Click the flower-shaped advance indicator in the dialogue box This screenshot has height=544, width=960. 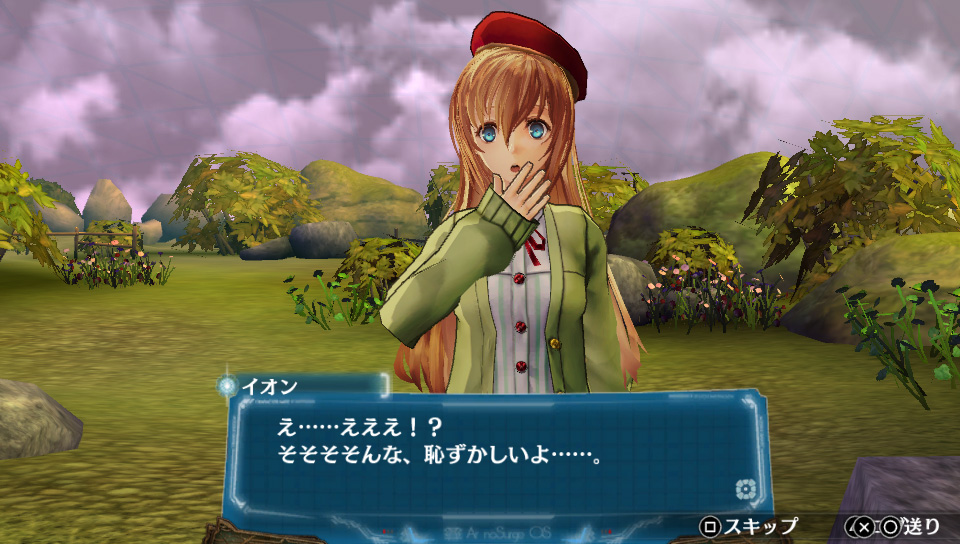743,489
